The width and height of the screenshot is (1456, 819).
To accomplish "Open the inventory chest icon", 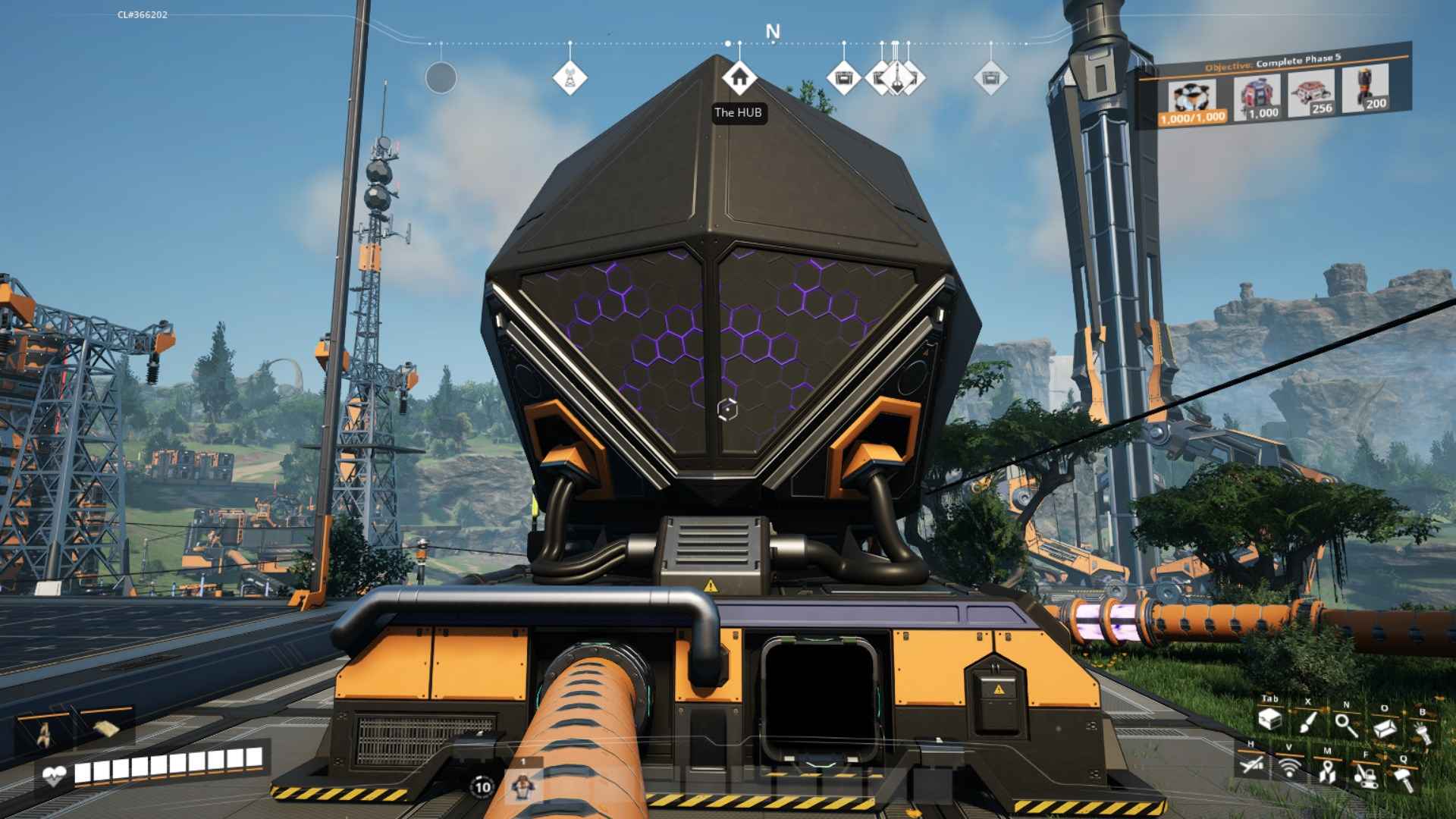I will click(1269, 718).
